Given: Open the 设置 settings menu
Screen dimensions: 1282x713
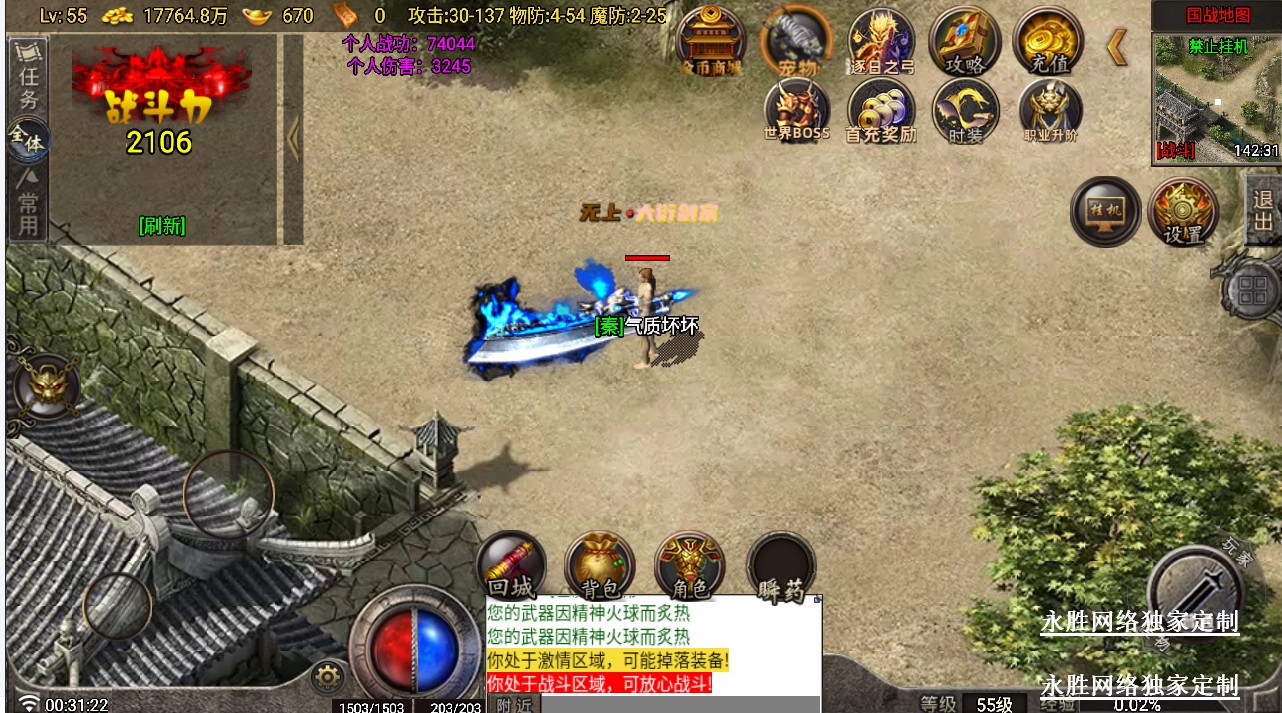Looking at the screenshot, I should 1183,211.
